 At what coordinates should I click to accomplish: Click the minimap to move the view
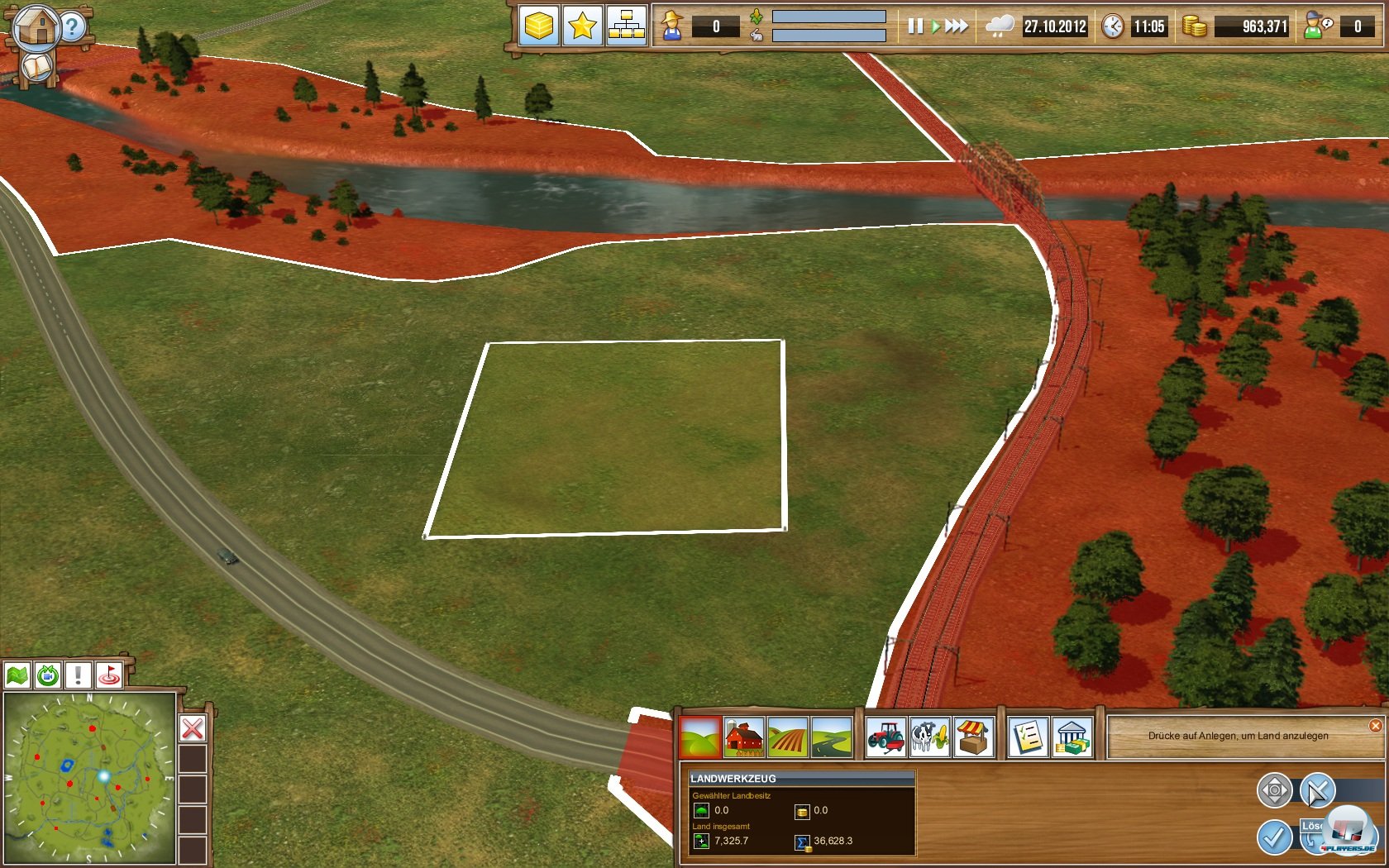click(x=89, y=778)
